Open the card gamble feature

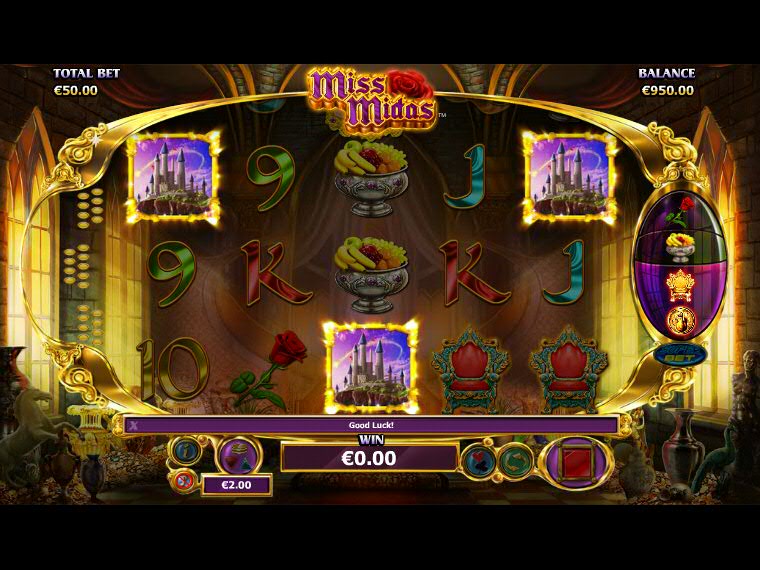coord(477,461)
